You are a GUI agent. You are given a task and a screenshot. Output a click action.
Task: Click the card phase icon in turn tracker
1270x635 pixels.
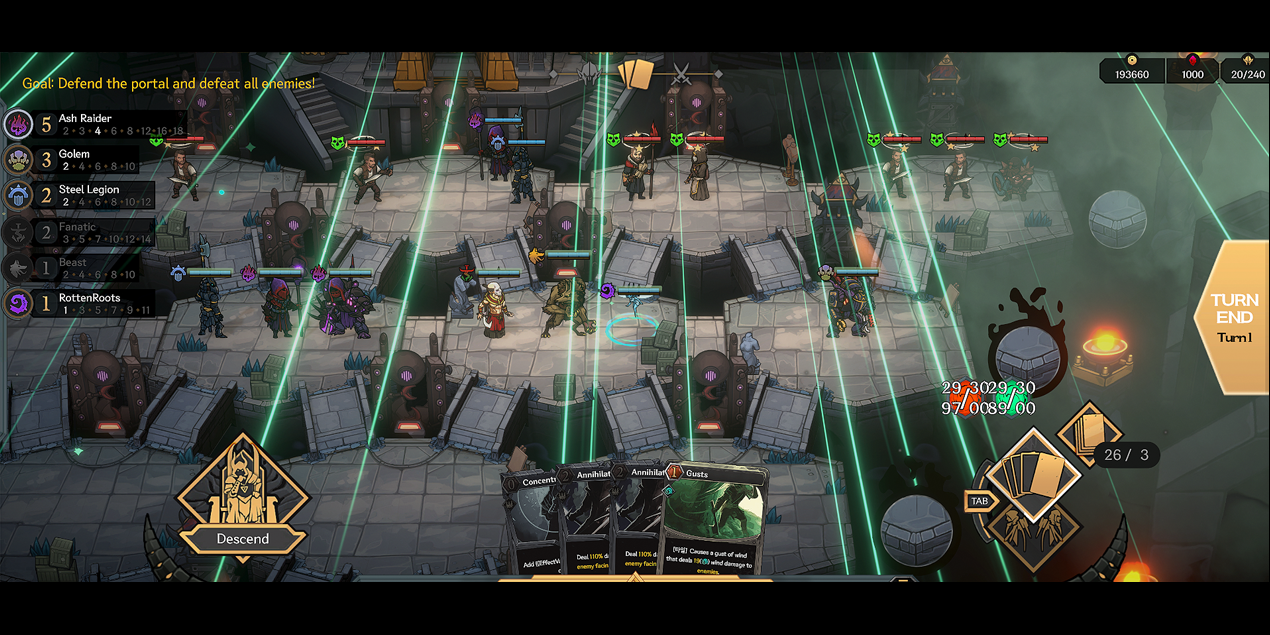click(x=635, y=74)
